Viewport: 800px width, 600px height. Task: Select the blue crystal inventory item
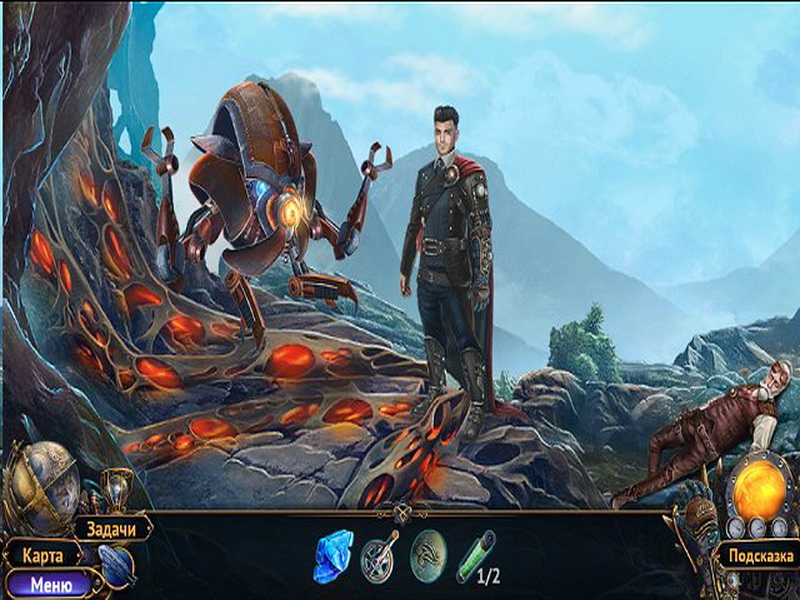click(332, 556)
